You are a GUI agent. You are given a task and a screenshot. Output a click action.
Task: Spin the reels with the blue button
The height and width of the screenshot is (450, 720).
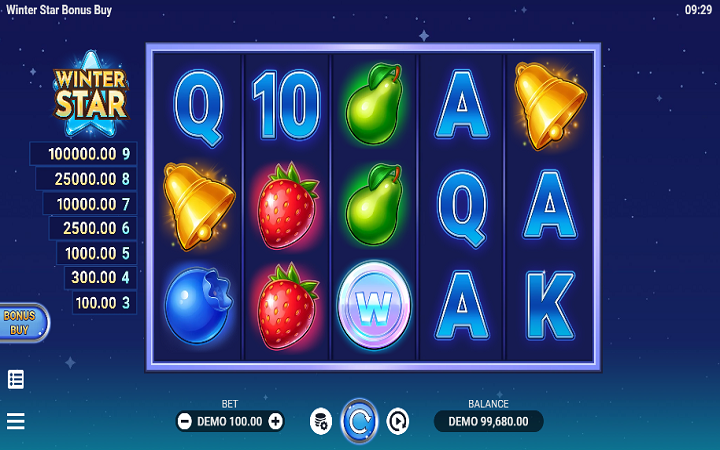(x=359, y=421)
